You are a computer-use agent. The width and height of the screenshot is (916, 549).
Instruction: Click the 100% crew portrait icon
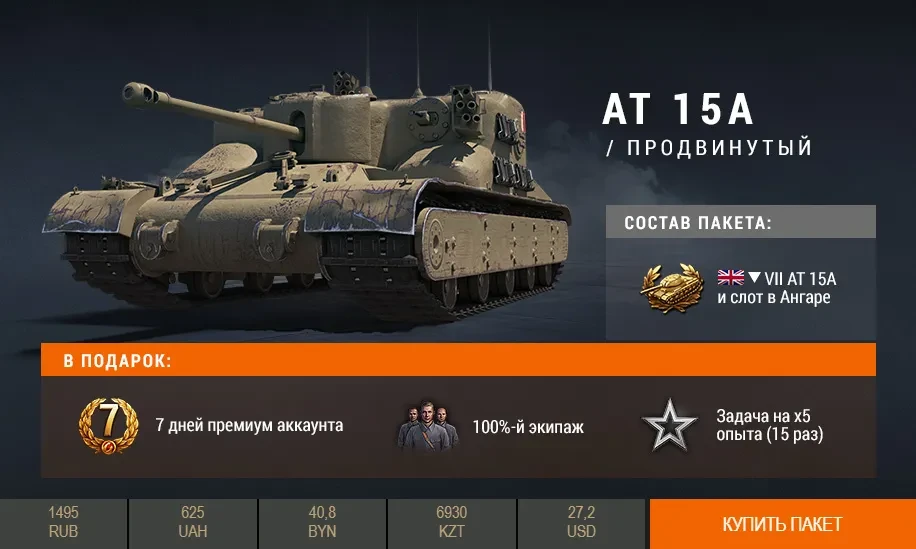[x=428, y=427]
